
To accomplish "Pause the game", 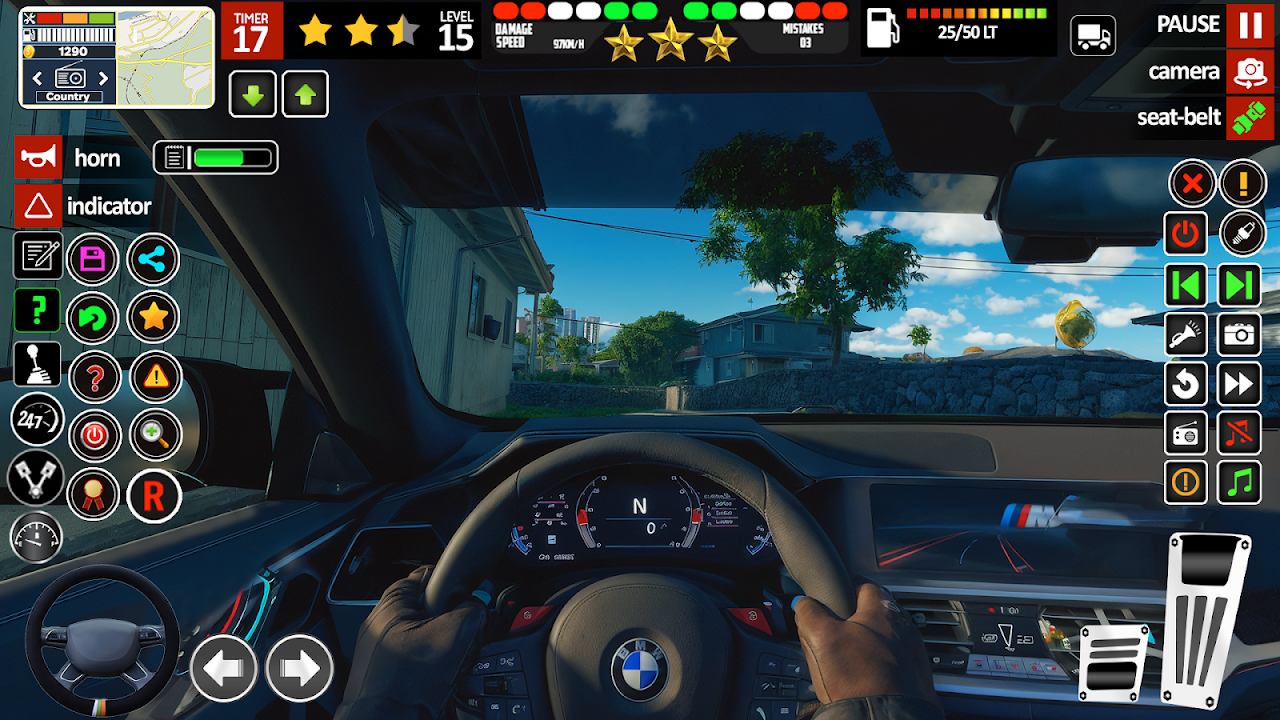I will tap(1250, 25).
